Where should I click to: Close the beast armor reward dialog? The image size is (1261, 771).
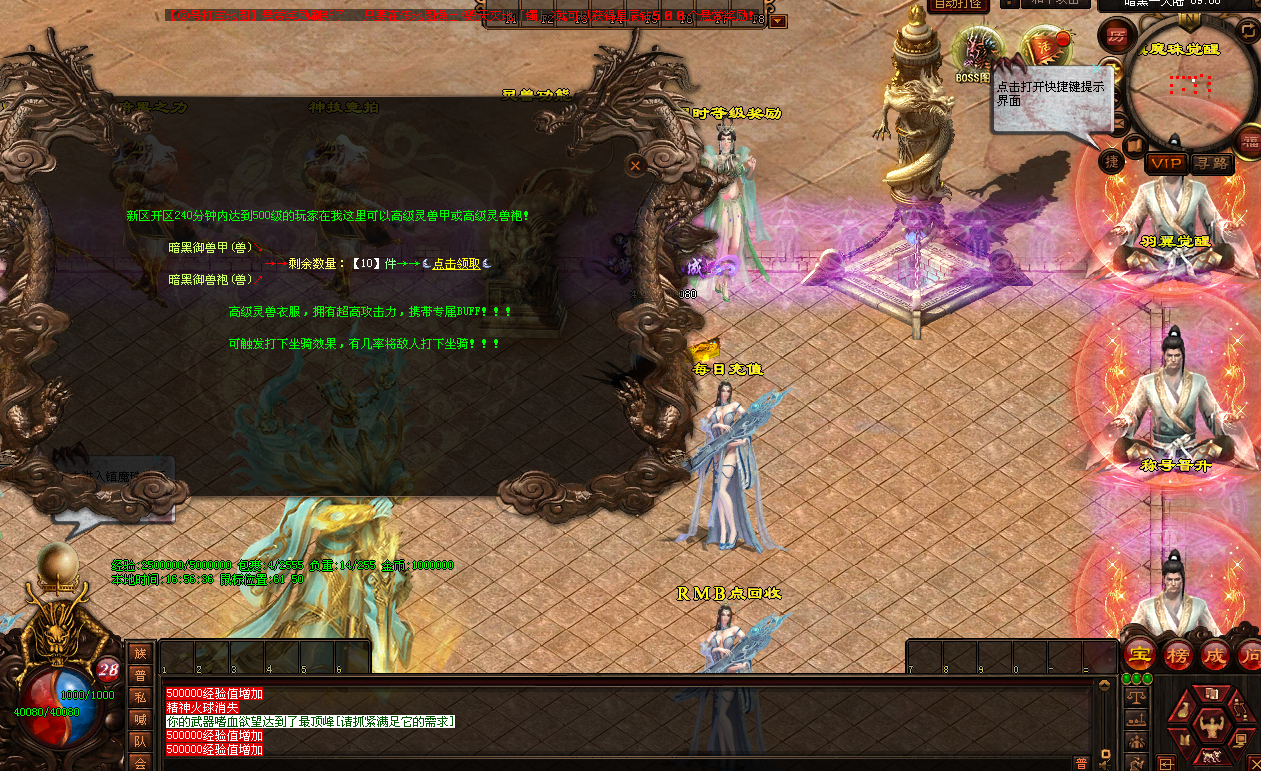634,166
